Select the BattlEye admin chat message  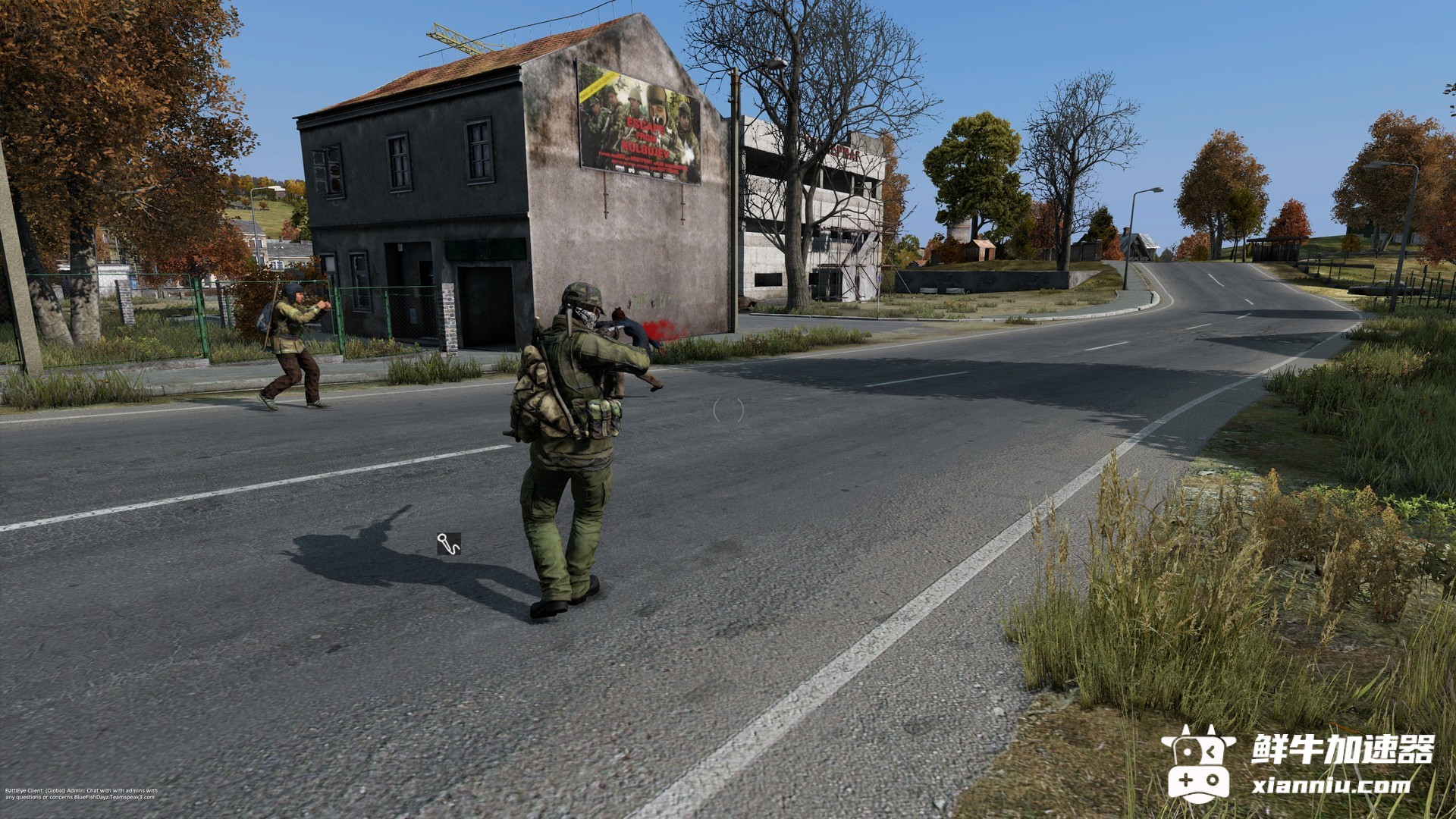[x=80, y=793]
